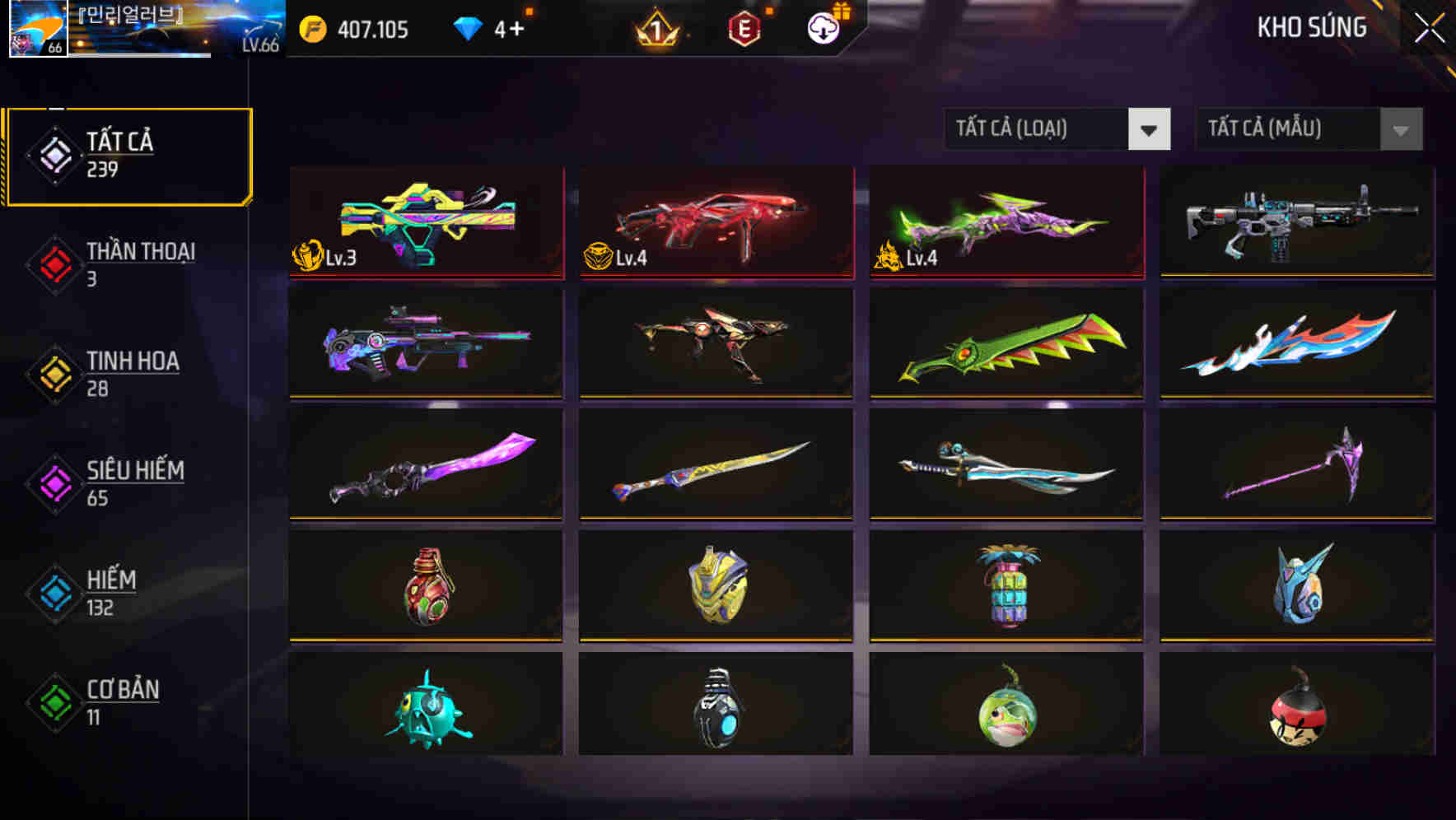Click the arrow on the weapon type filter
Image resolution: width=1456 pixels, height=820 pixels.
click(1151, 129)
